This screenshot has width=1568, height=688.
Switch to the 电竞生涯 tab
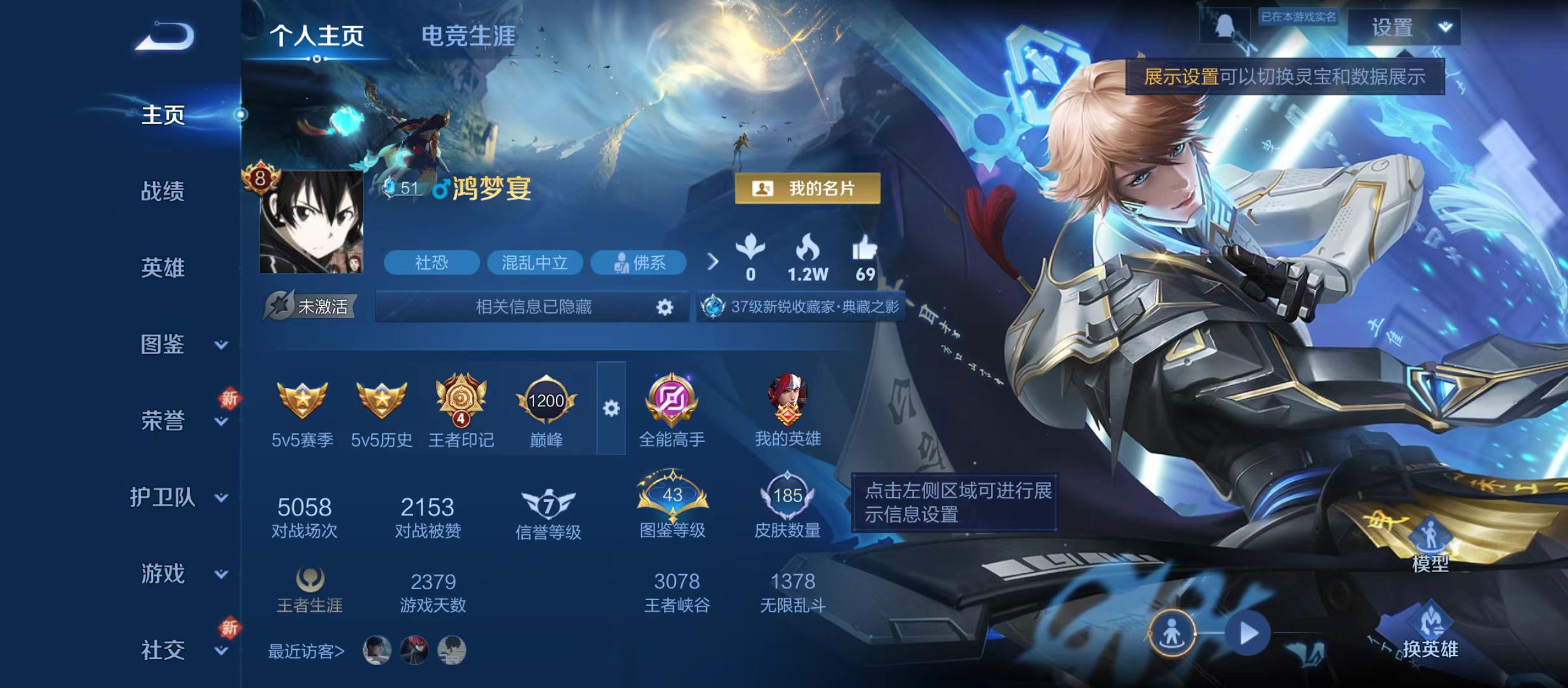[468, 36]
